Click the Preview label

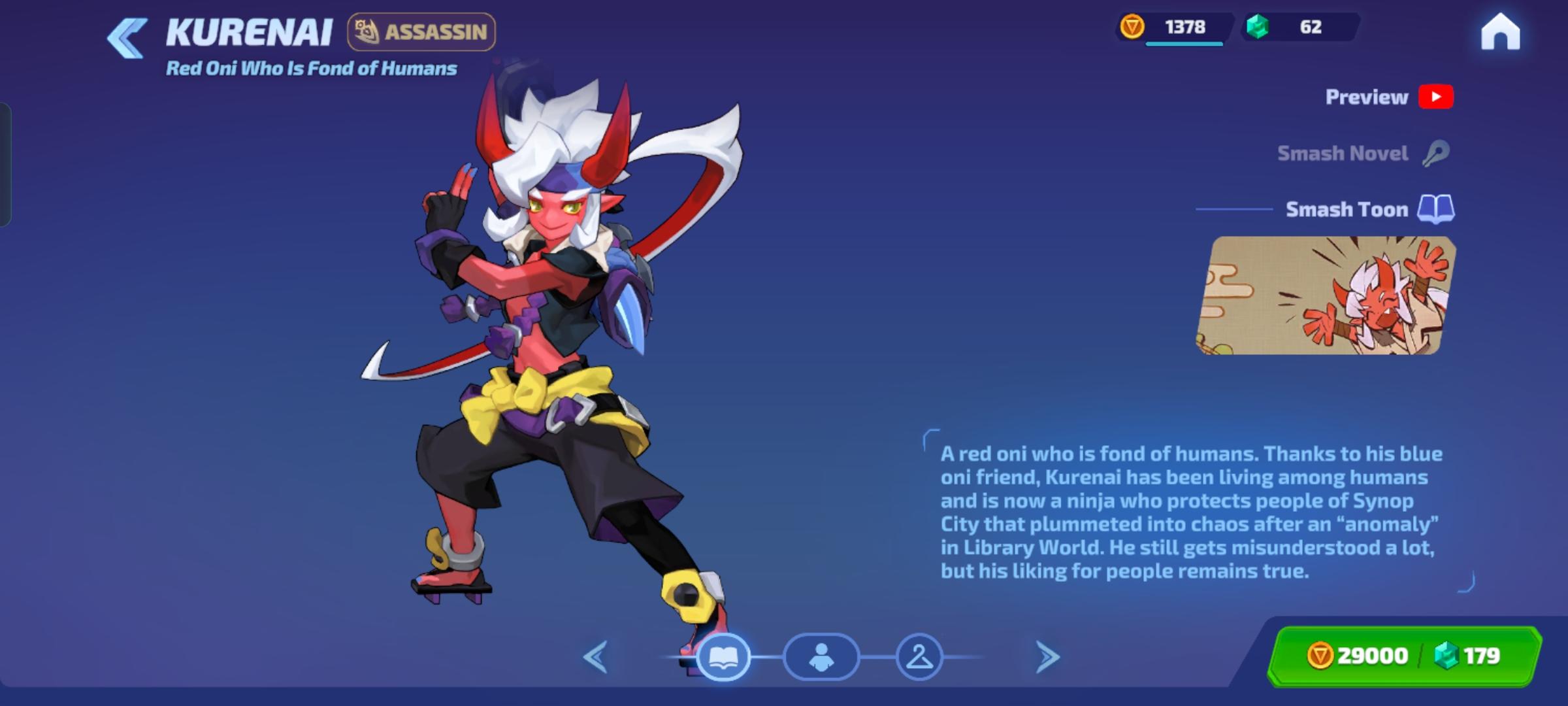(x=1366, y=97)
